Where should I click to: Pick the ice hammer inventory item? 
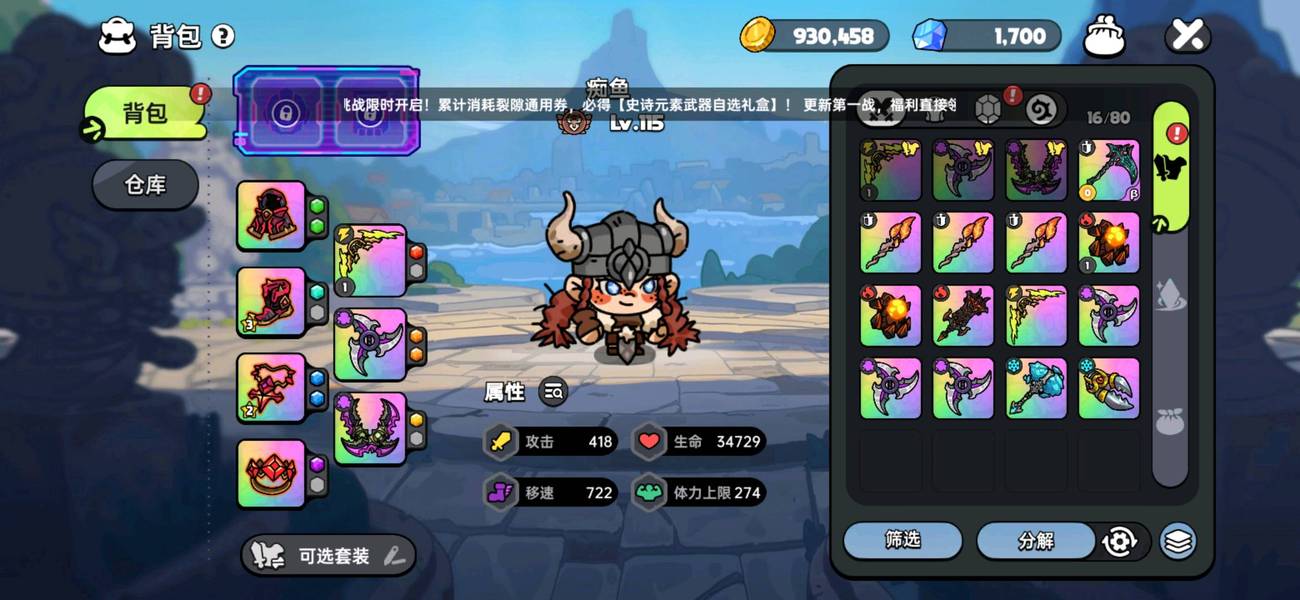click(x=1036, y=388)
